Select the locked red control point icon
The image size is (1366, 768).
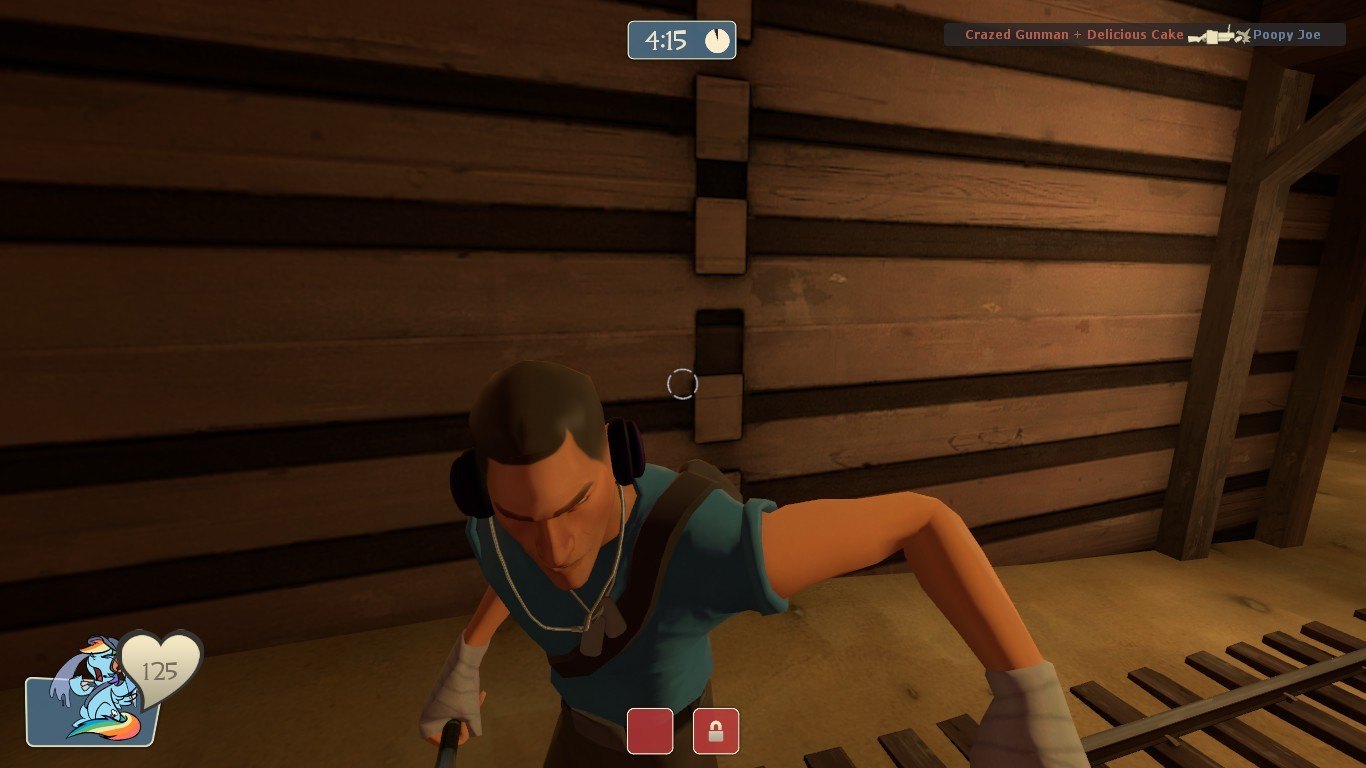716,731
